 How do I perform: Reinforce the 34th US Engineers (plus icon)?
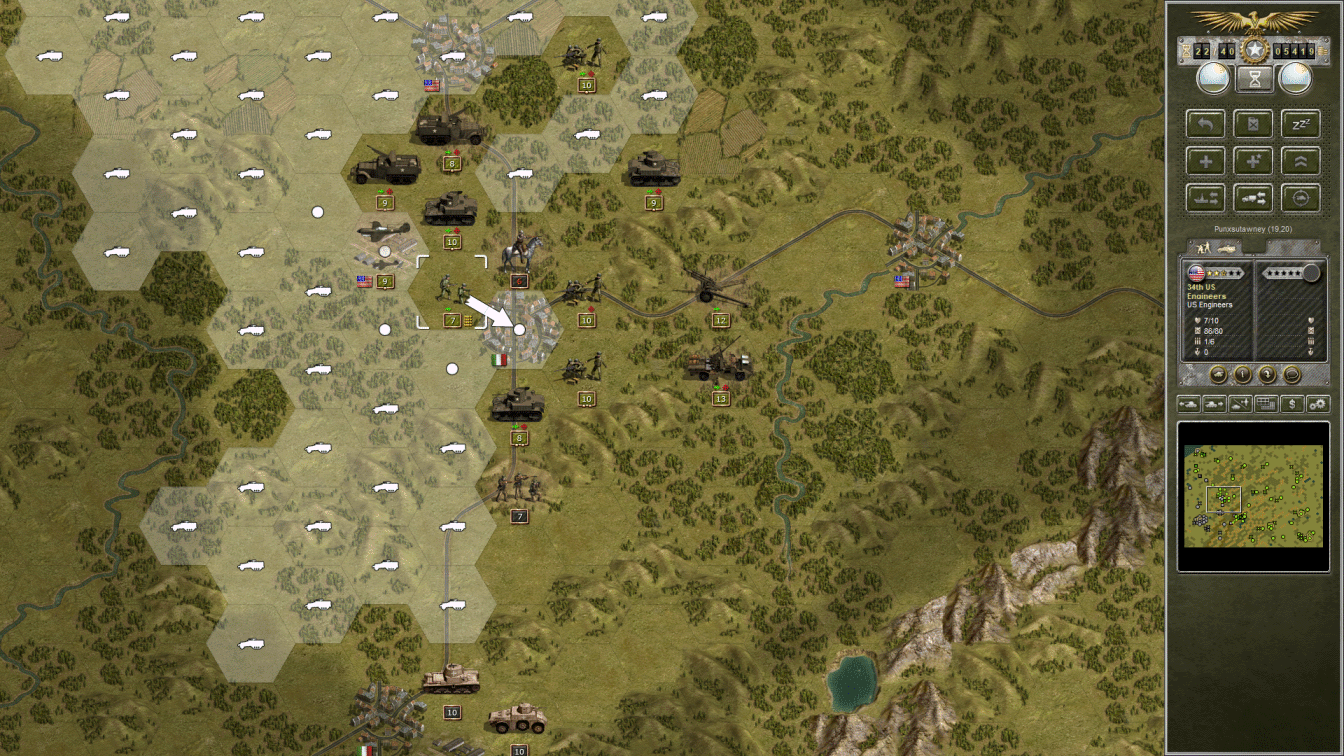1206,161
